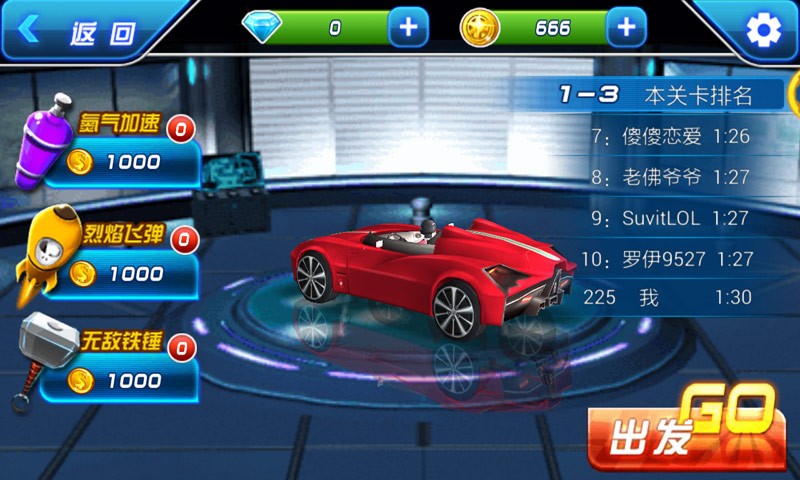This screenshot has height=480, width=800.
Task: Add more diamonds with the plus button
Action: (x=408, y=28)
